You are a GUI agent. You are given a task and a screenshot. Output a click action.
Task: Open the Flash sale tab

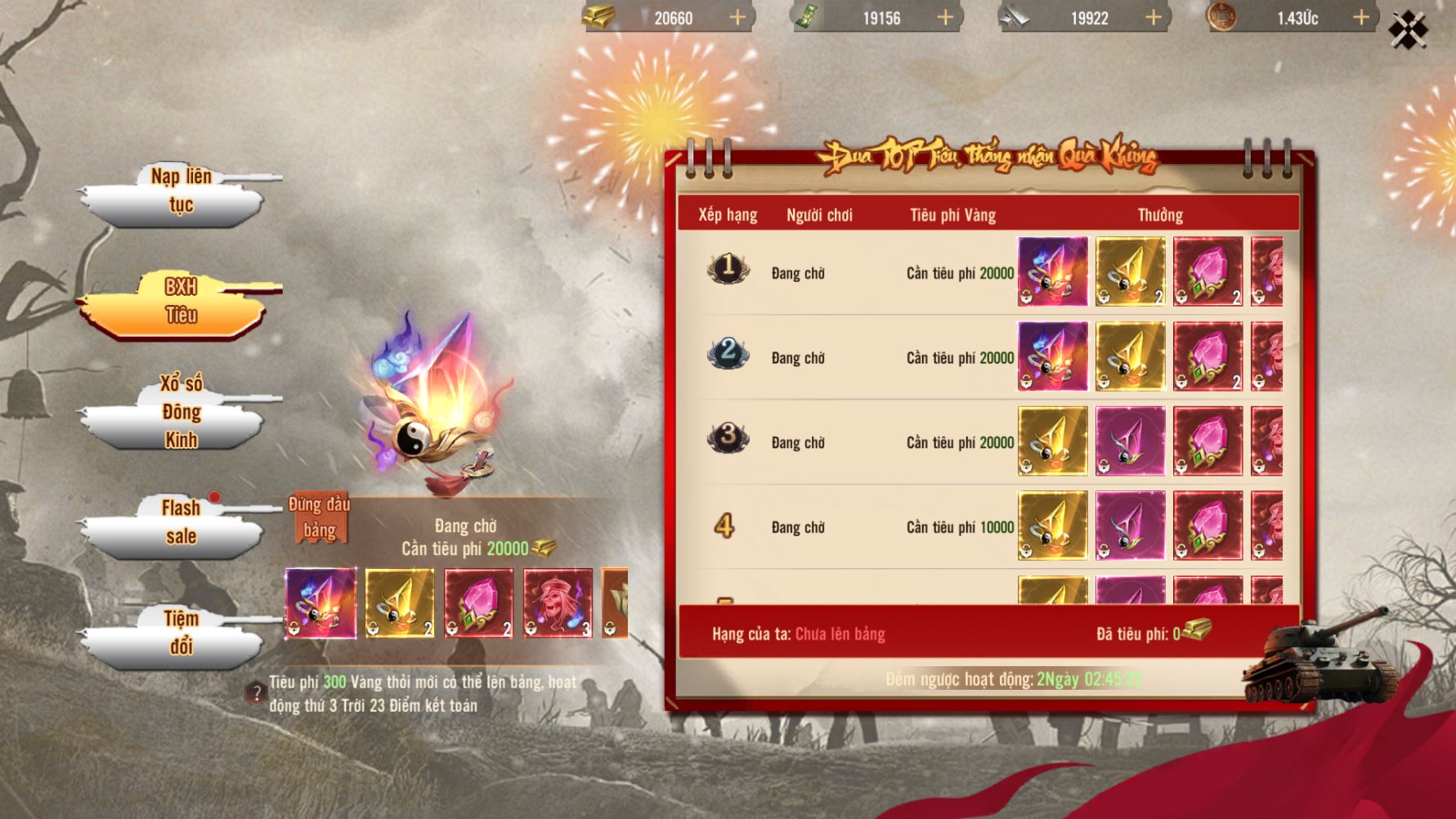pos(181,522)
